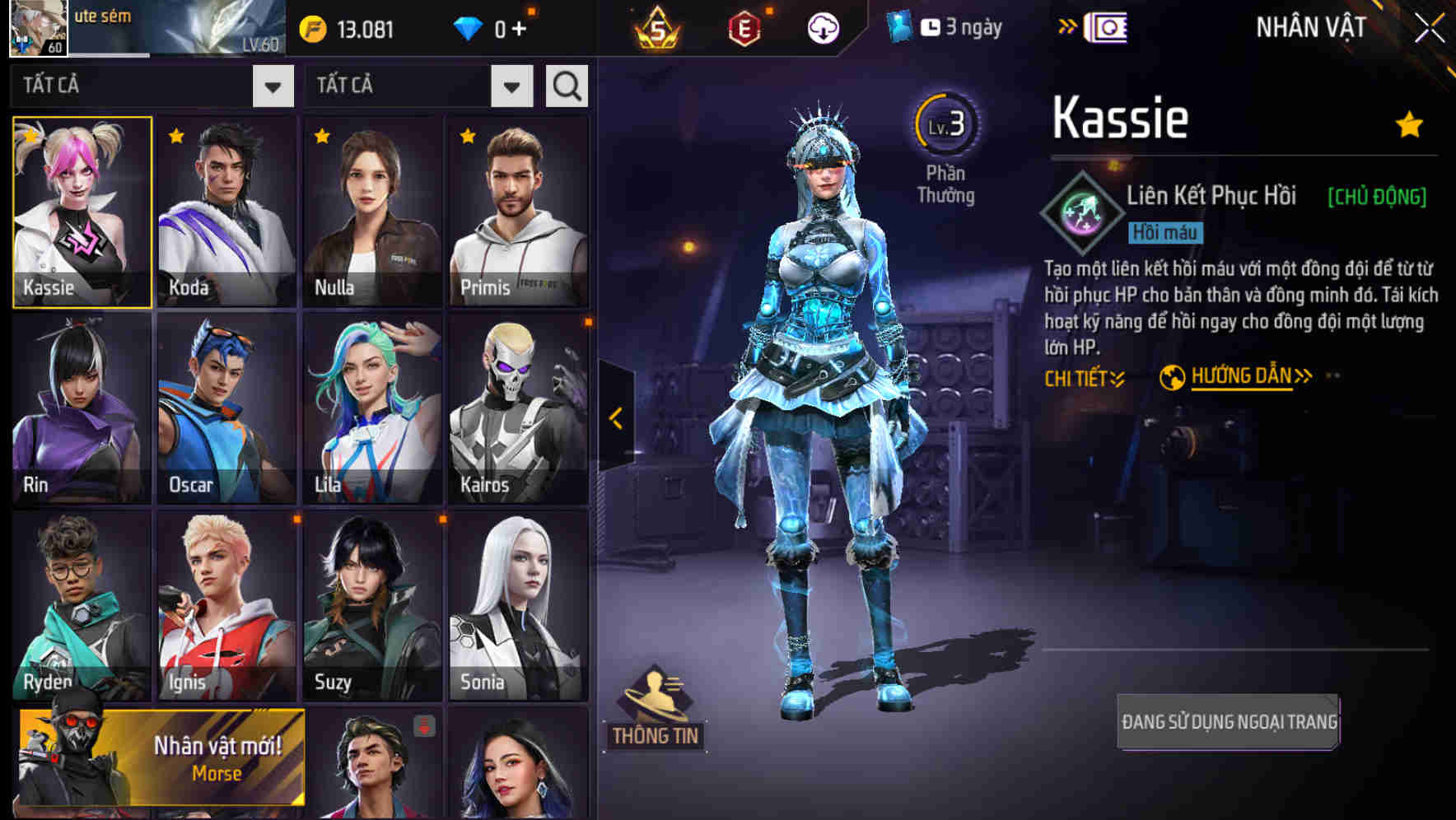Image resolution: width=1456 pixels, height=820 pixels.
Task: Open the NHÂN VẬT heading tab
Action: coord(1309,26)
